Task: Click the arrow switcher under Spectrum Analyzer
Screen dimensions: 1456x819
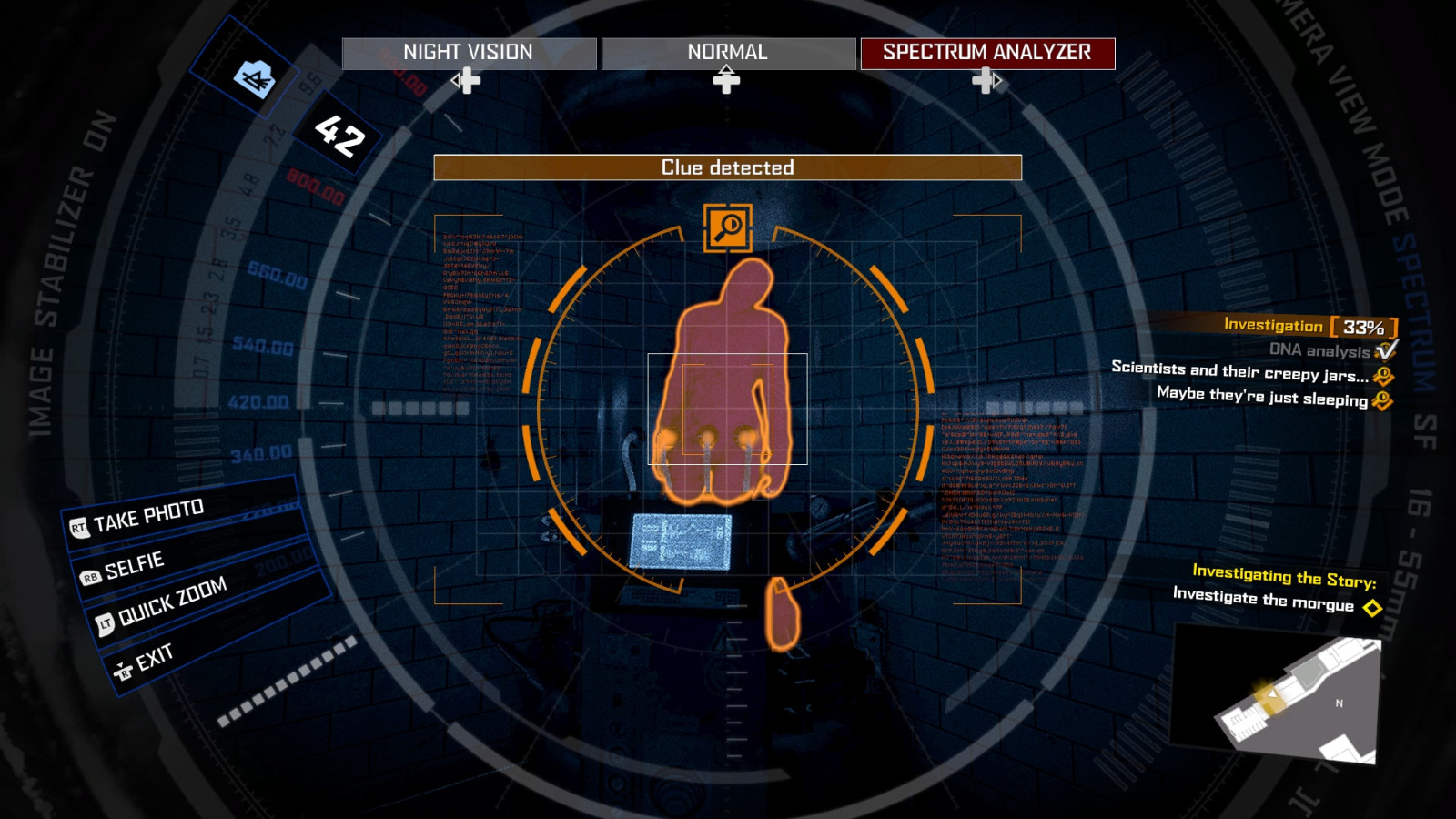Action: (987, 82)
